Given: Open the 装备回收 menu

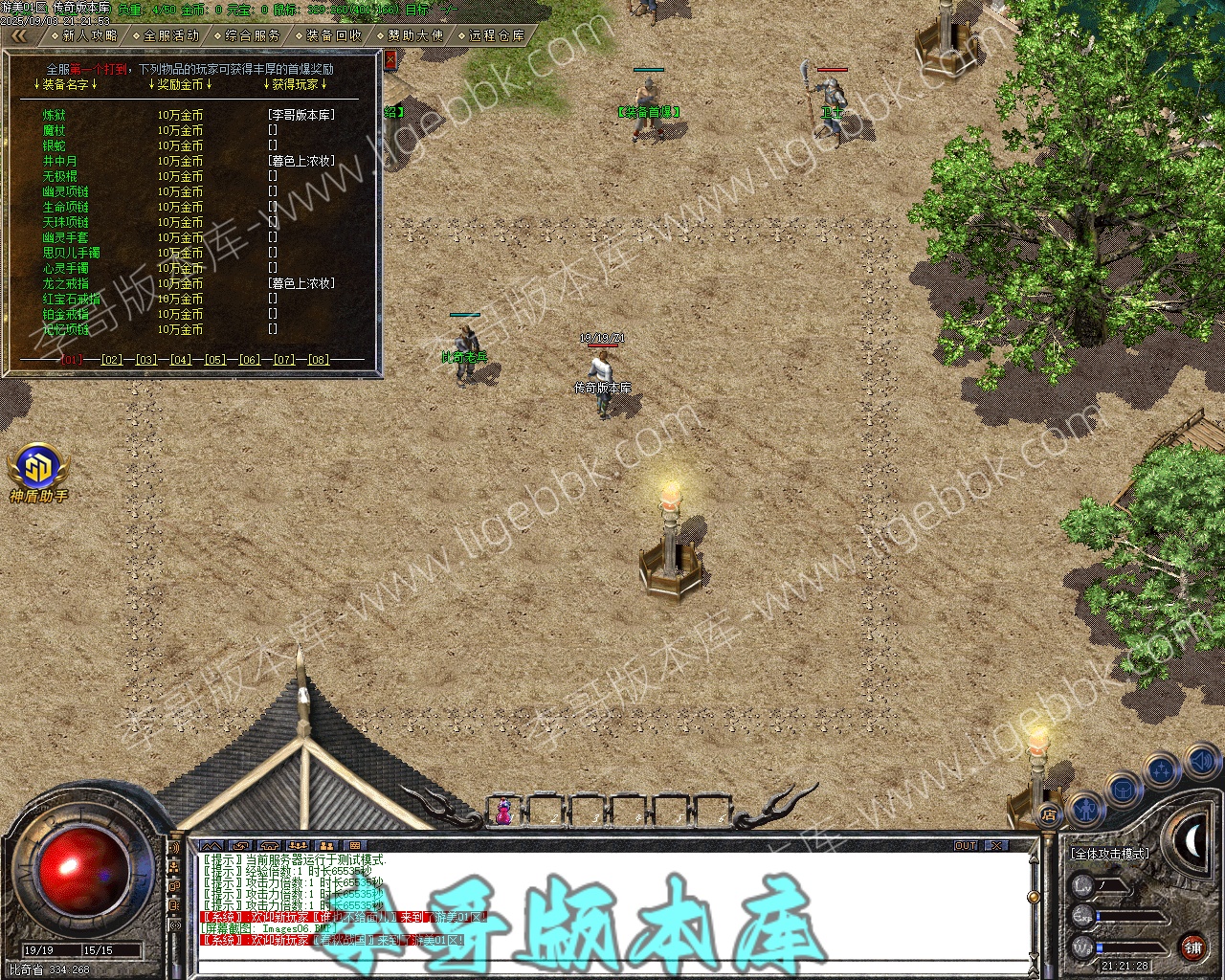Looking at the screenshot, I should coord(333,35).
